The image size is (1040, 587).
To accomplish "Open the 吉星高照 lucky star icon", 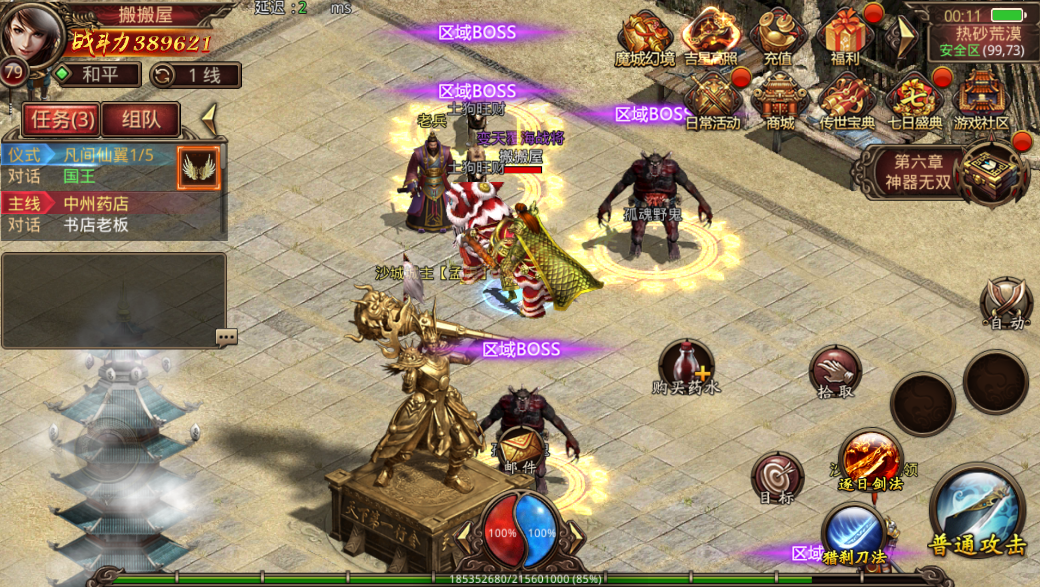I will coord(712,38).
